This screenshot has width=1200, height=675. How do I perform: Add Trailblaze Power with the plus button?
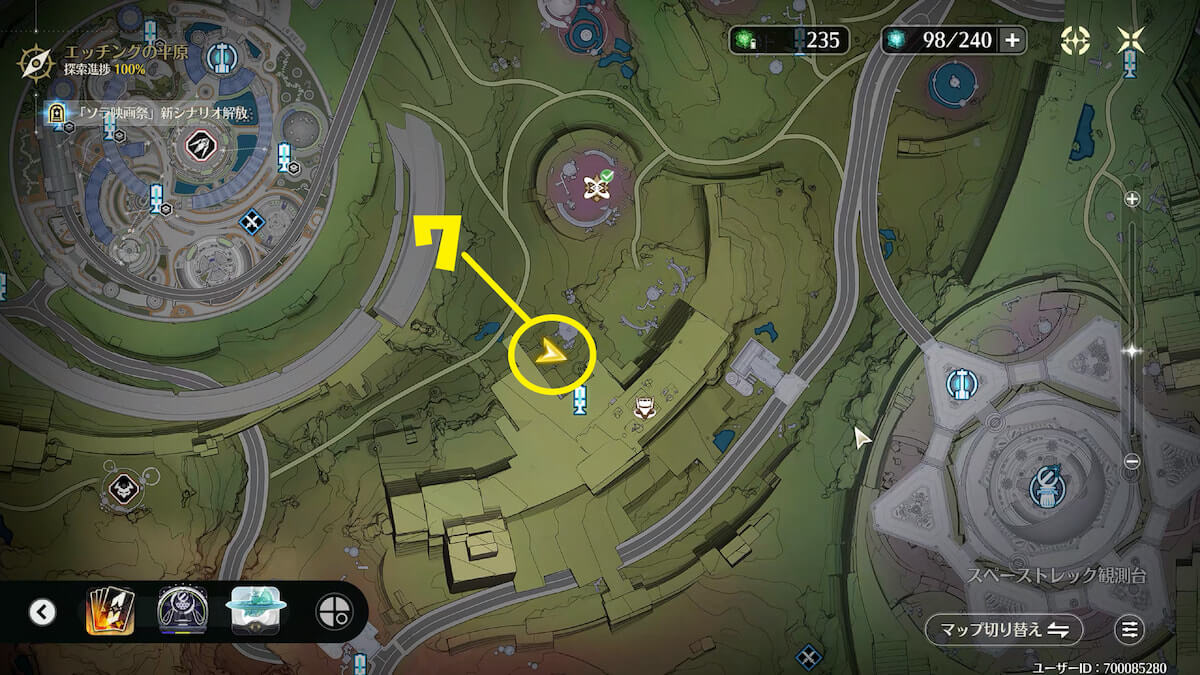1012,40
